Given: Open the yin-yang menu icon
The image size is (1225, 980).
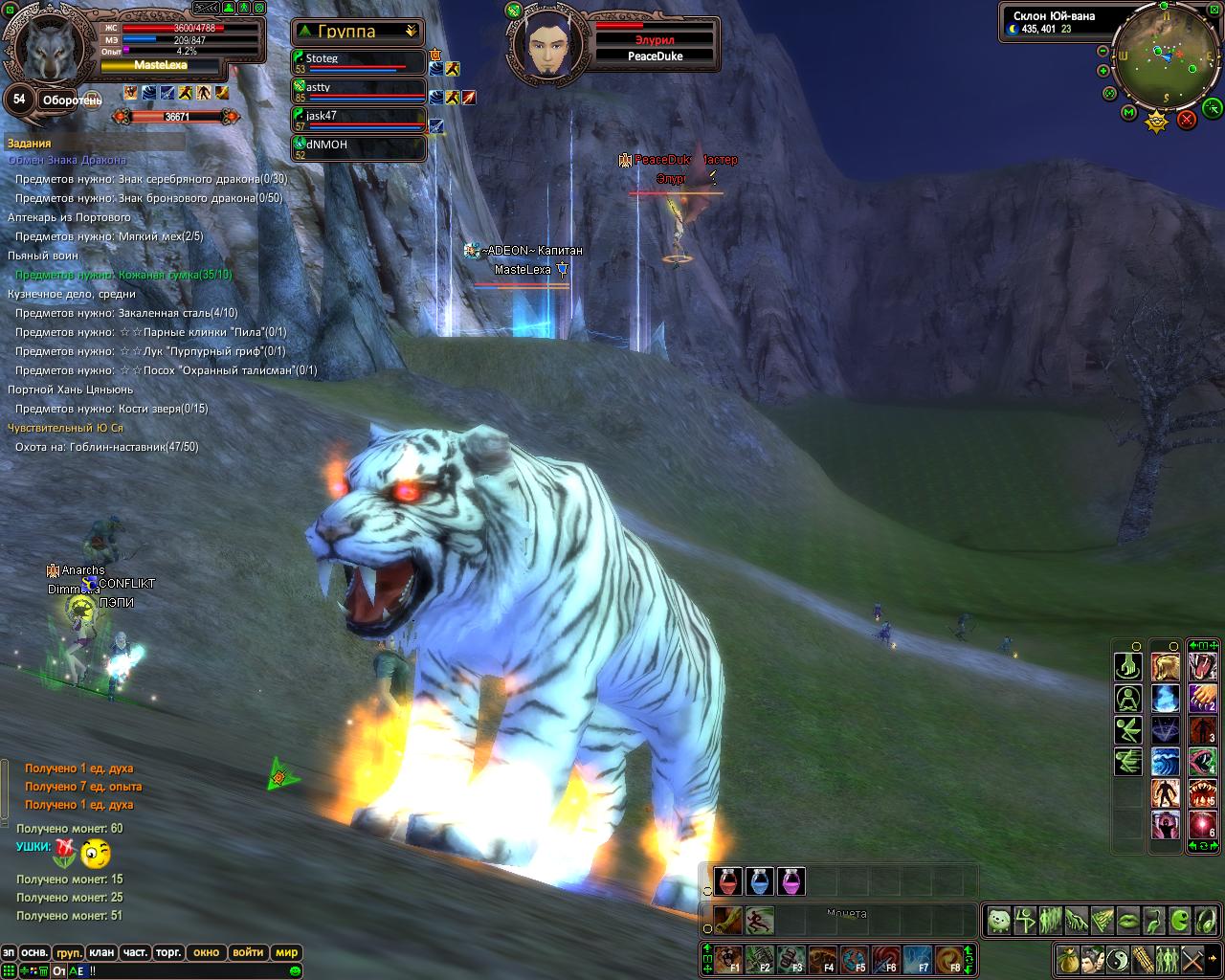Looking at the screenshot, I should pos(1118,958).
